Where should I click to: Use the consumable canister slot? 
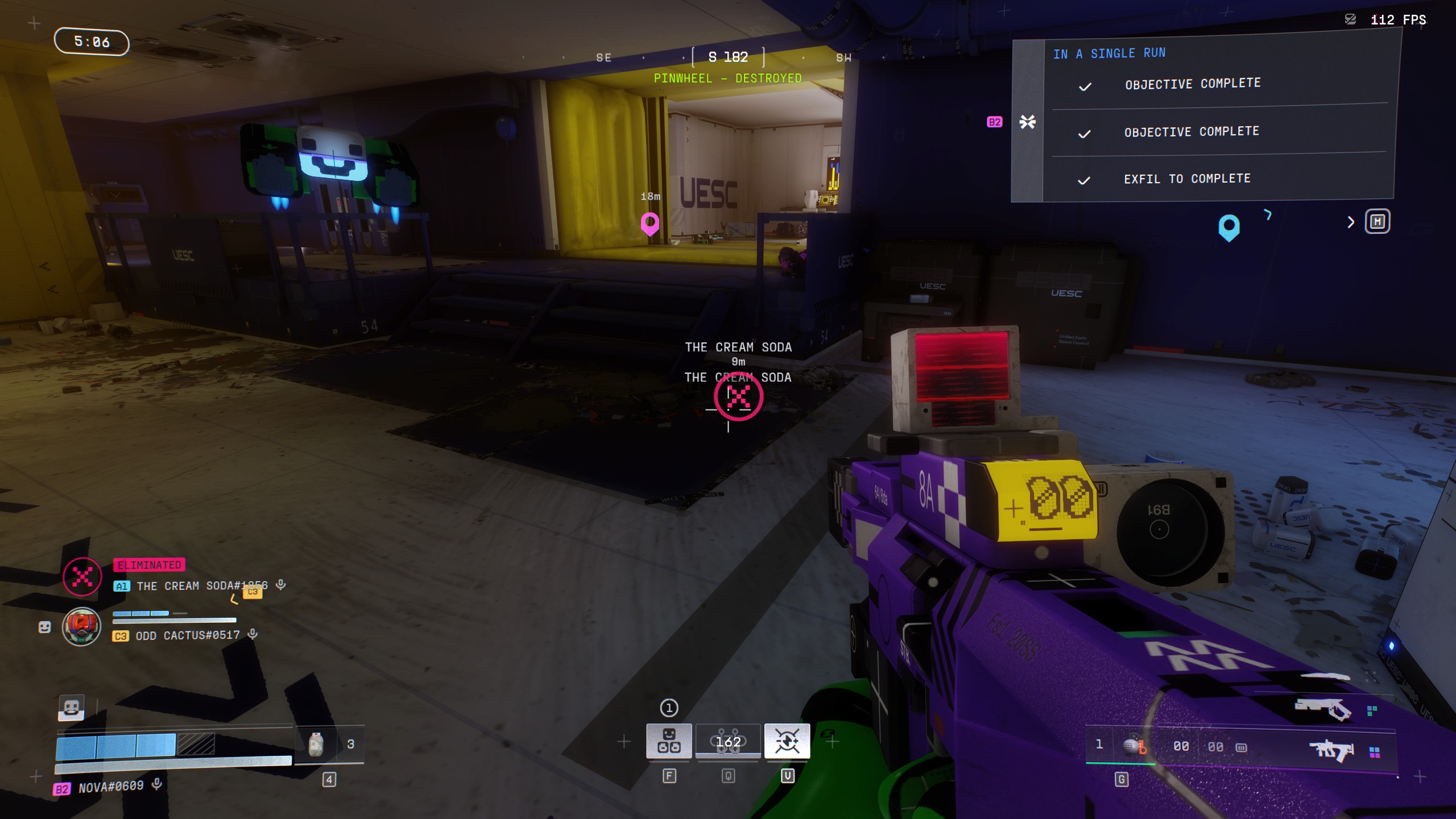pos(316,744)
